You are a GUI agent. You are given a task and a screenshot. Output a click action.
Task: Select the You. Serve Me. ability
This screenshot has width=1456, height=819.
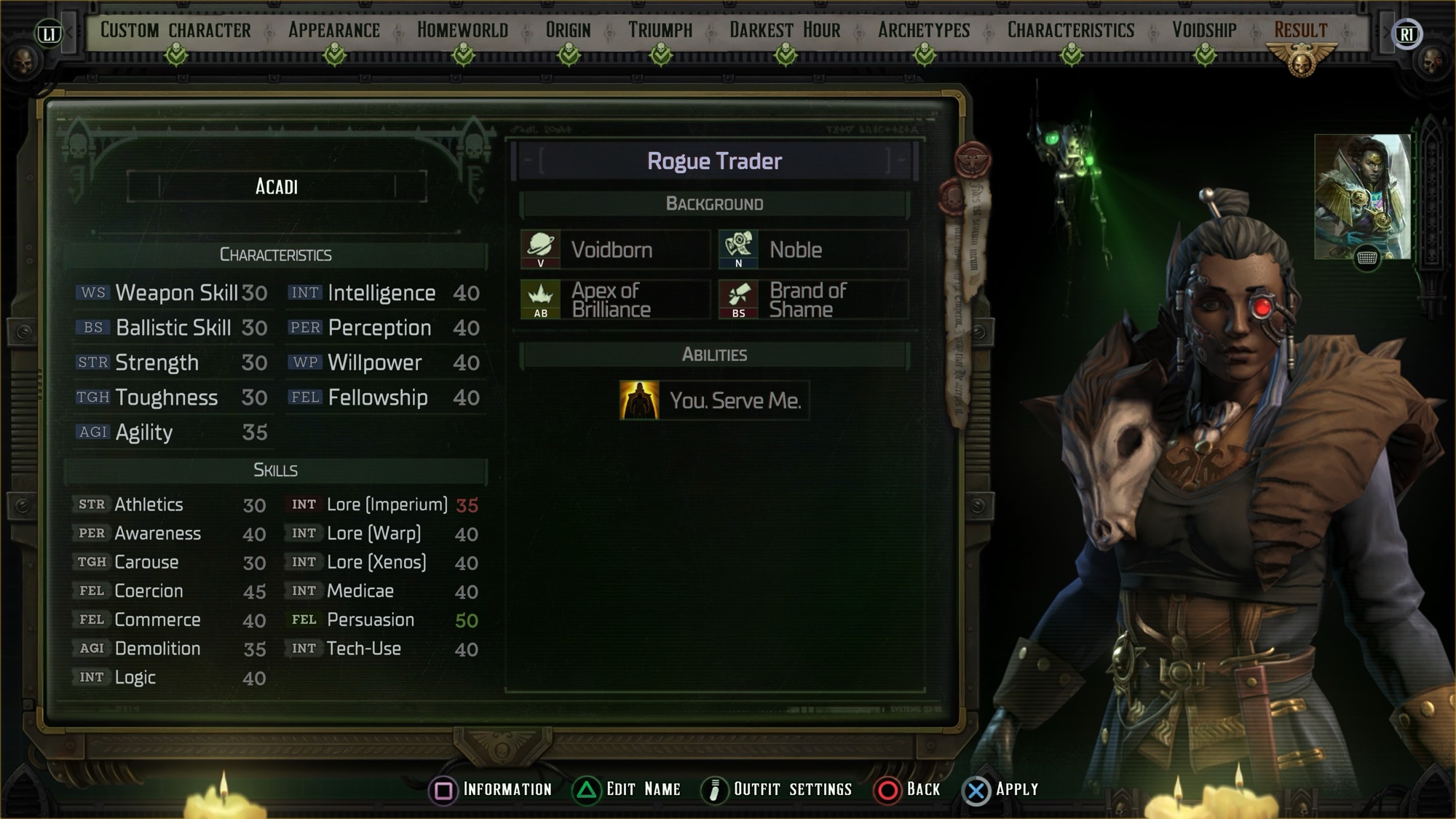(714, 400)
